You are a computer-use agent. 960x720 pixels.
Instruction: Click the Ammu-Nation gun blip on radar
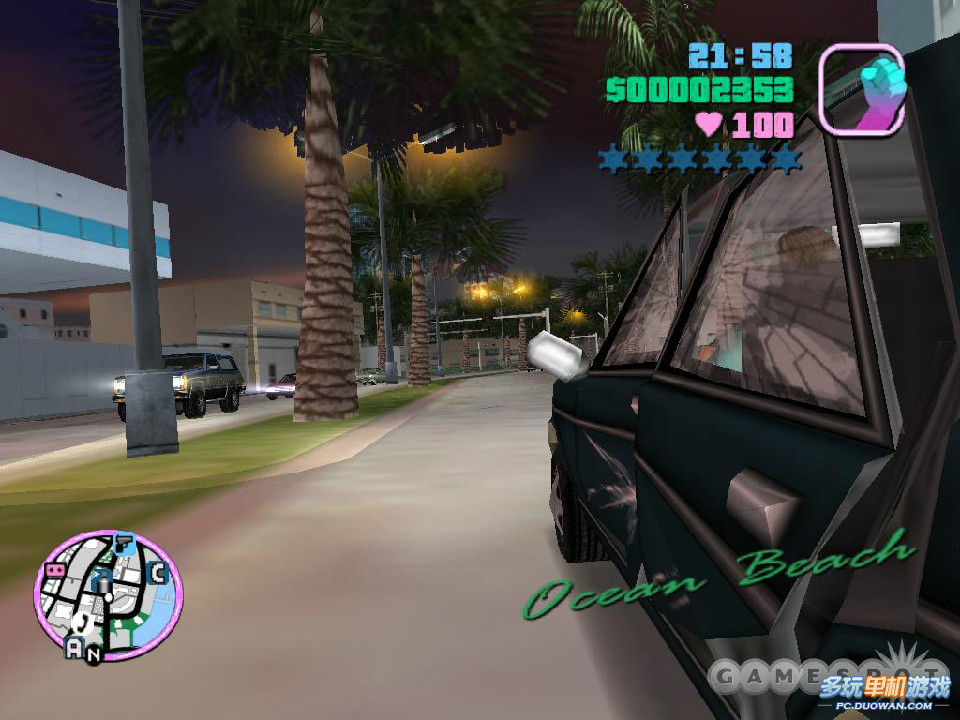coord(124,545)
